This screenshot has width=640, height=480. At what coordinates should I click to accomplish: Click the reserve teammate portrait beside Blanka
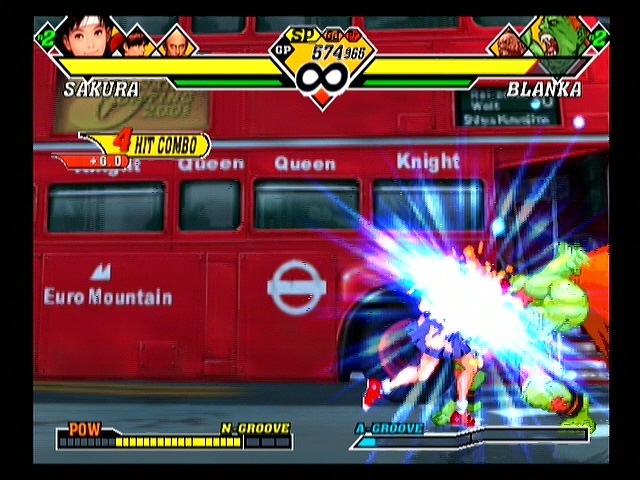(507, 42)
